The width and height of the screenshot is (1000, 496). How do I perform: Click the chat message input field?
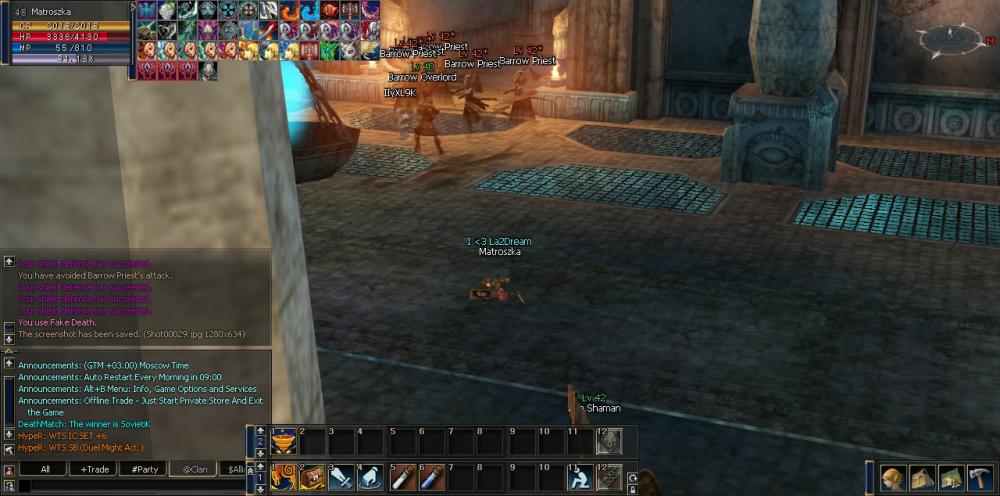point(130,486)
